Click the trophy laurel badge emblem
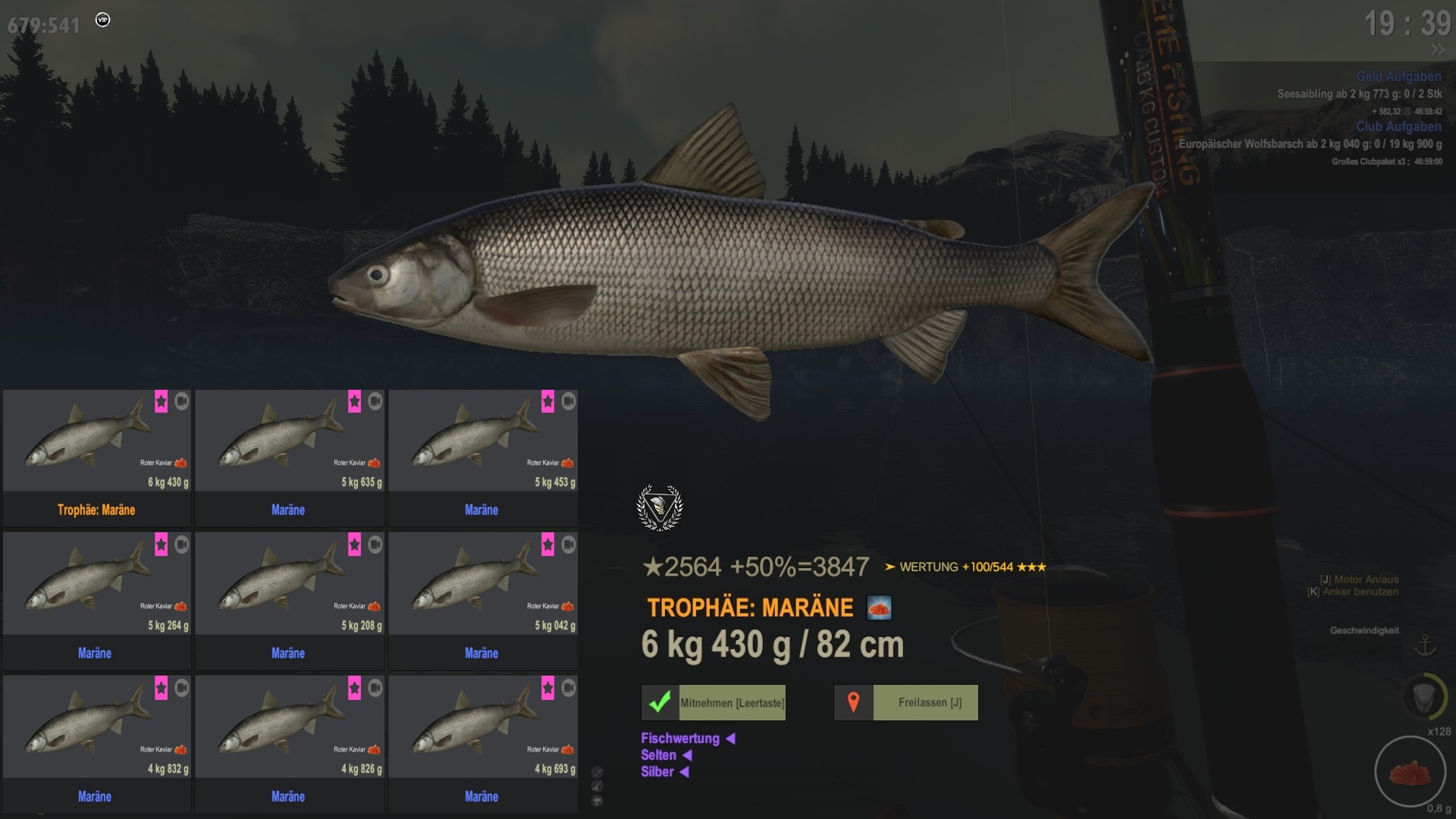The image size is (1456, 819). click(x=660, y=507)
